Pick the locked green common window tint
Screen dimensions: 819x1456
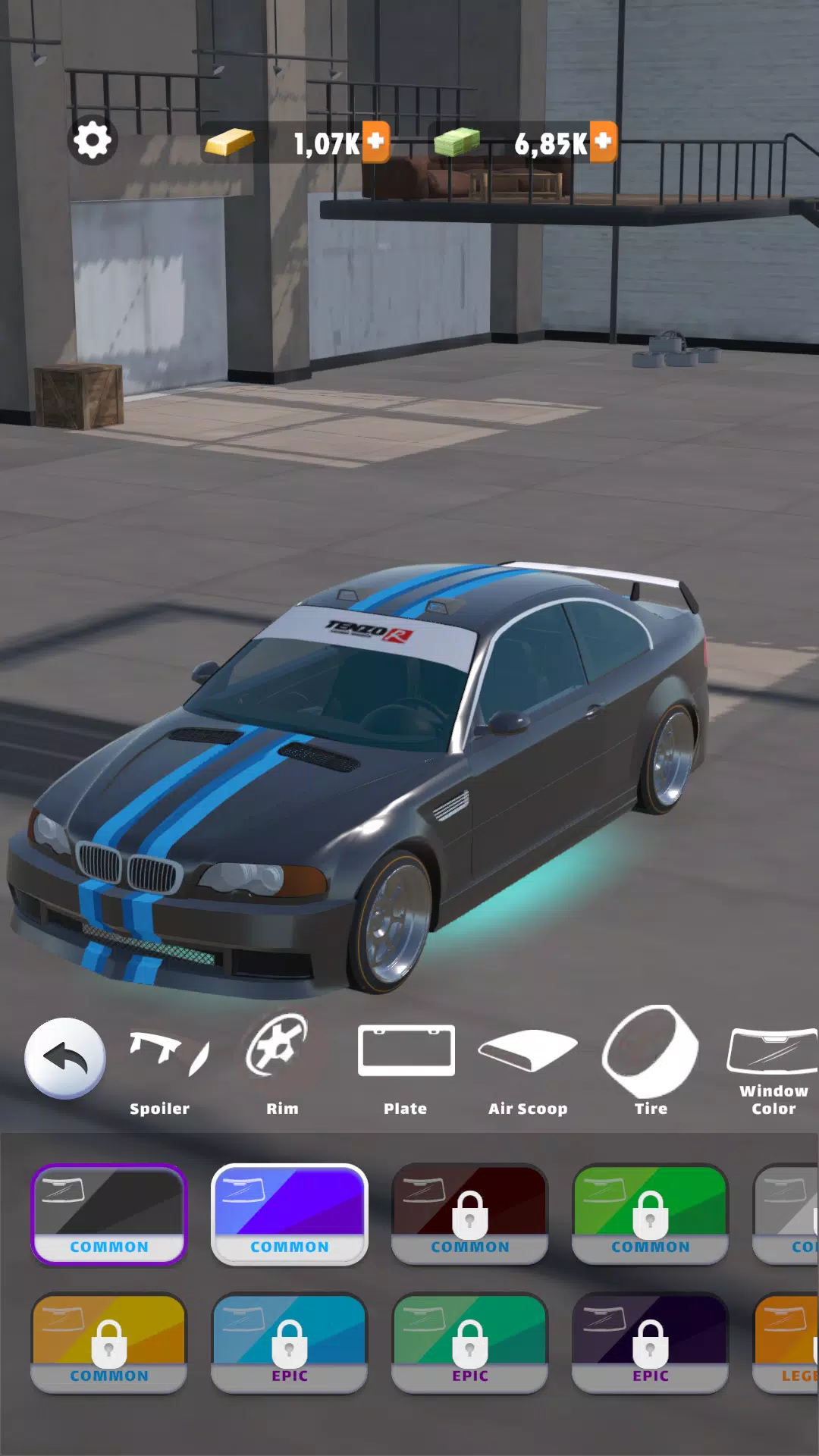point(651,1214)
